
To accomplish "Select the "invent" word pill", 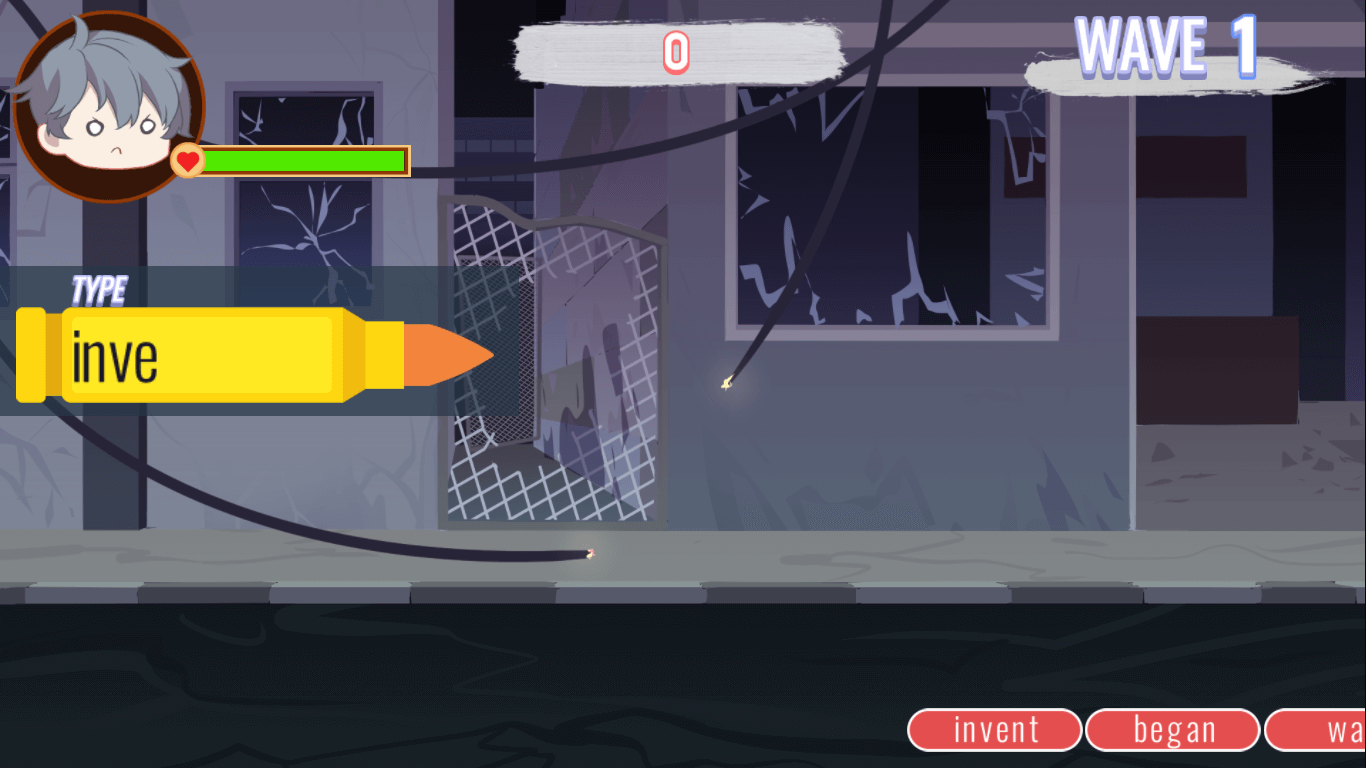I will [995, 730].
